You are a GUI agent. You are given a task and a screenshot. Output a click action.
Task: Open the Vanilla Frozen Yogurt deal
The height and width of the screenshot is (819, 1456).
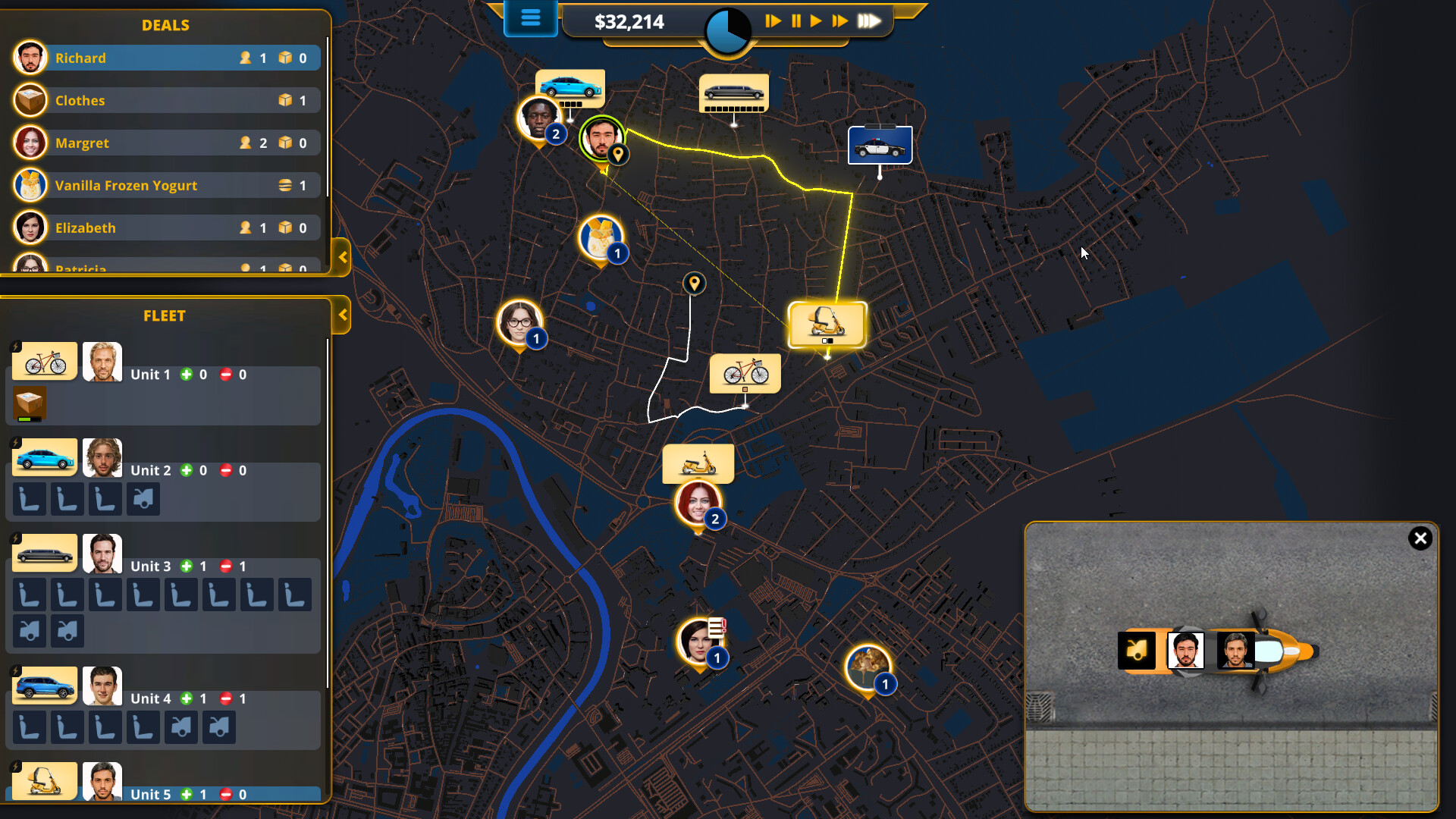point(165,184)
